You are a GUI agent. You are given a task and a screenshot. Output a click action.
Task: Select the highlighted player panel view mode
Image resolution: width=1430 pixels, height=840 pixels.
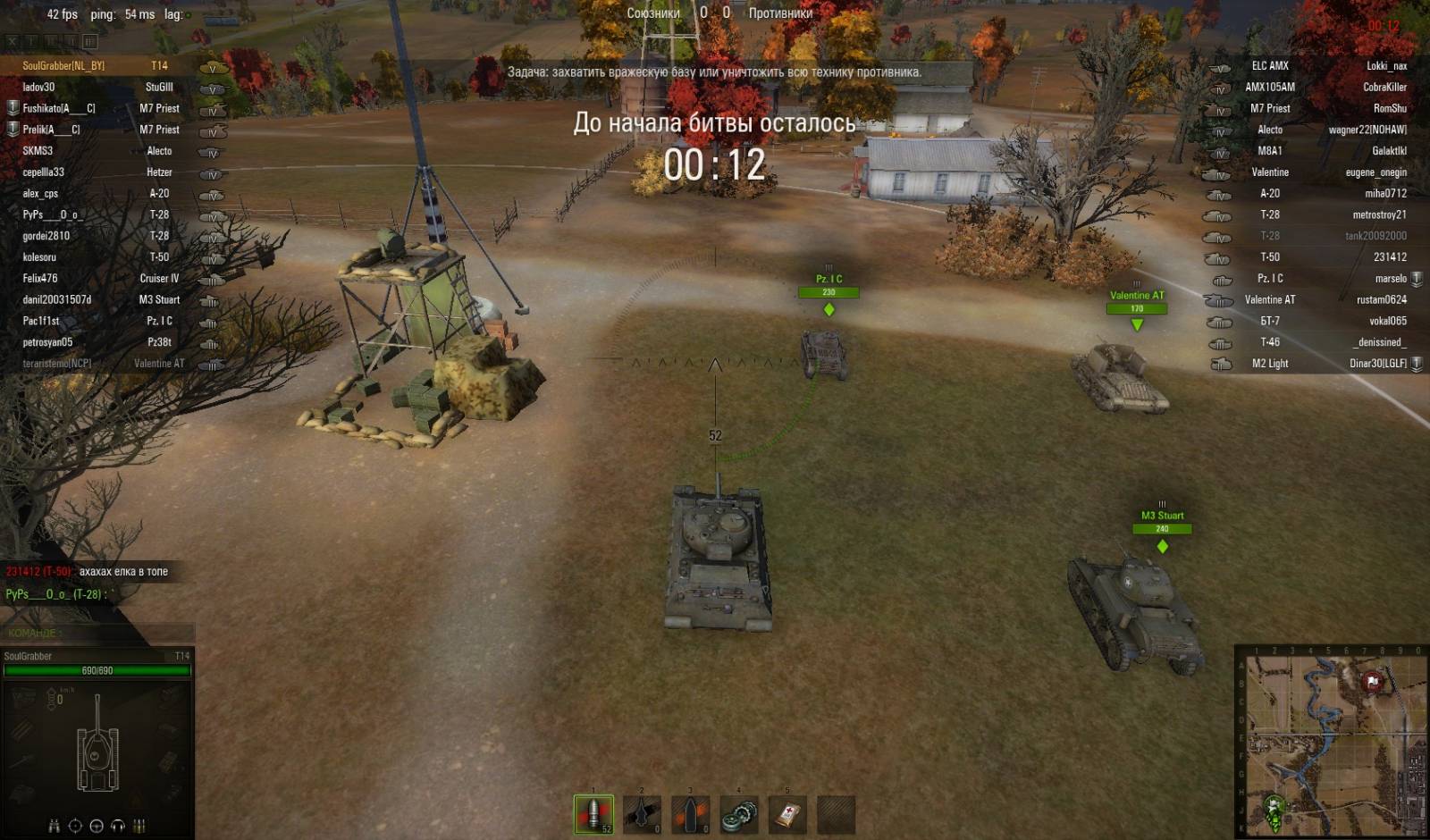(x=89, y=41)
